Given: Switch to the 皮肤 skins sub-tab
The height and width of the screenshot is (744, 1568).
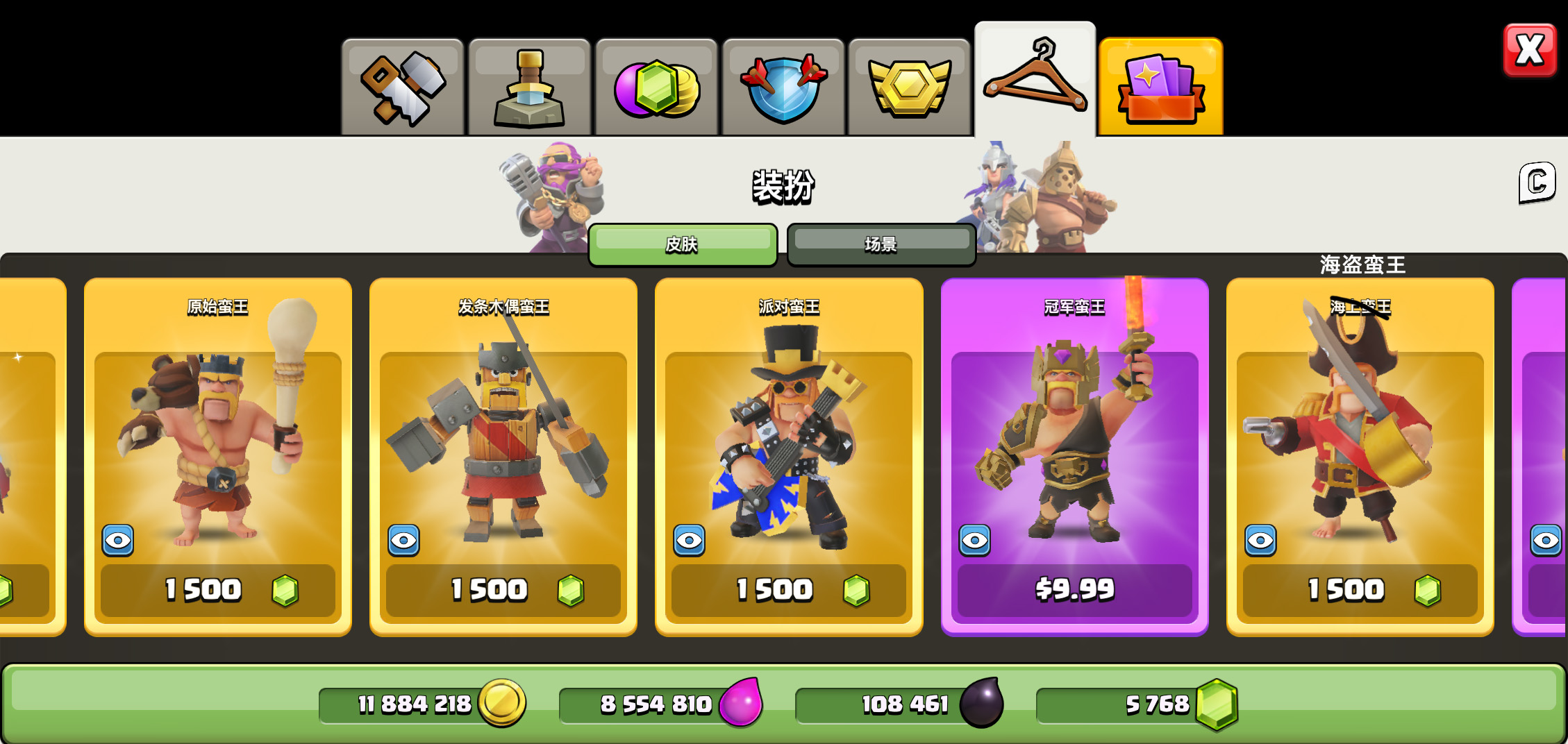Looking at the screenshot, I should pyautogui.click(x=682, y=244).
